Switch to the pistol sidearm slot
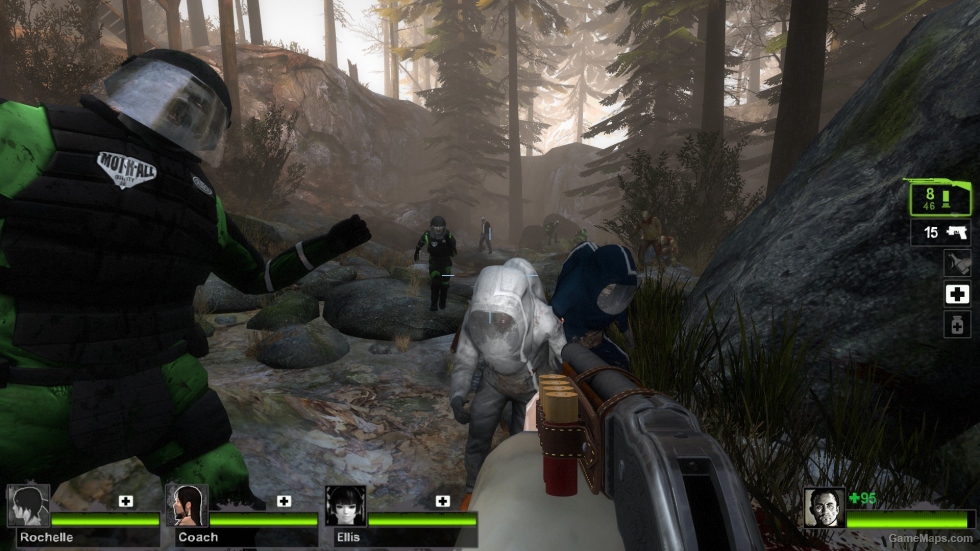This screenshot has width=980, height=551. [x=942, y=233]
